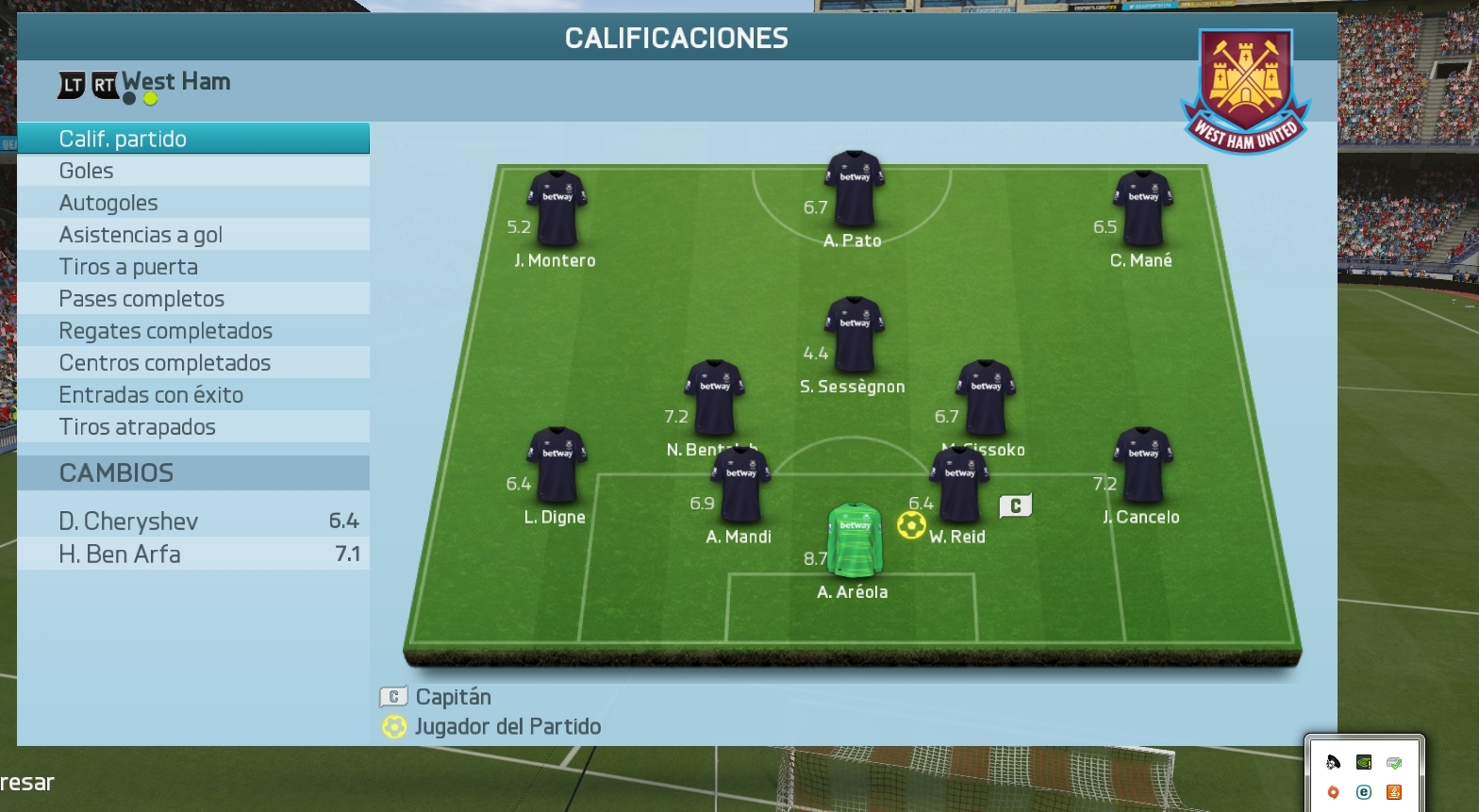Image resolution: width=1479 pixels, height=812 pixels.
Task: Select left back L. Digne
Action: (557, 465)
